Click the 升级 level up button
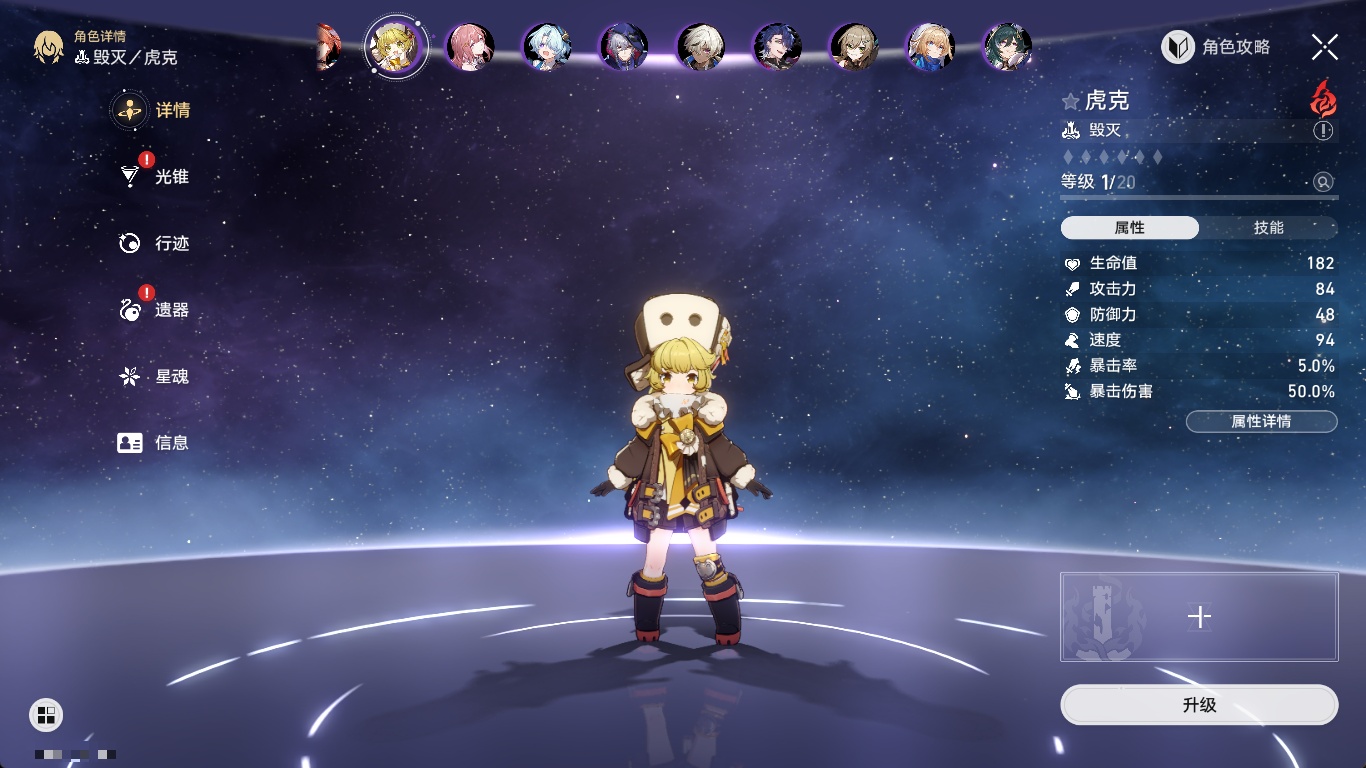The height and width of the screenshot is (768, 1366). [1199, 705]
